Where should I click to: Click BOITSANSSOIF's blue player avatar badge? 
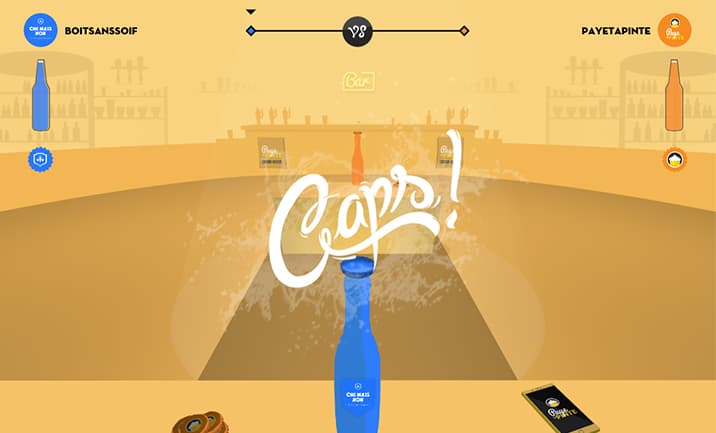click(41, 30)
